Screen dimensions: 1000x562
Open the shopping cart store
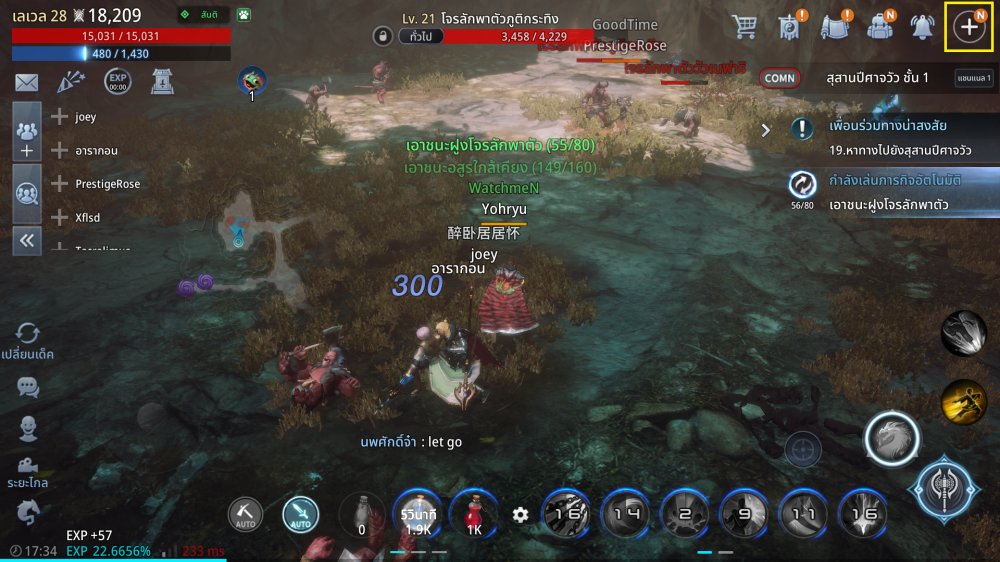[743, 27]
